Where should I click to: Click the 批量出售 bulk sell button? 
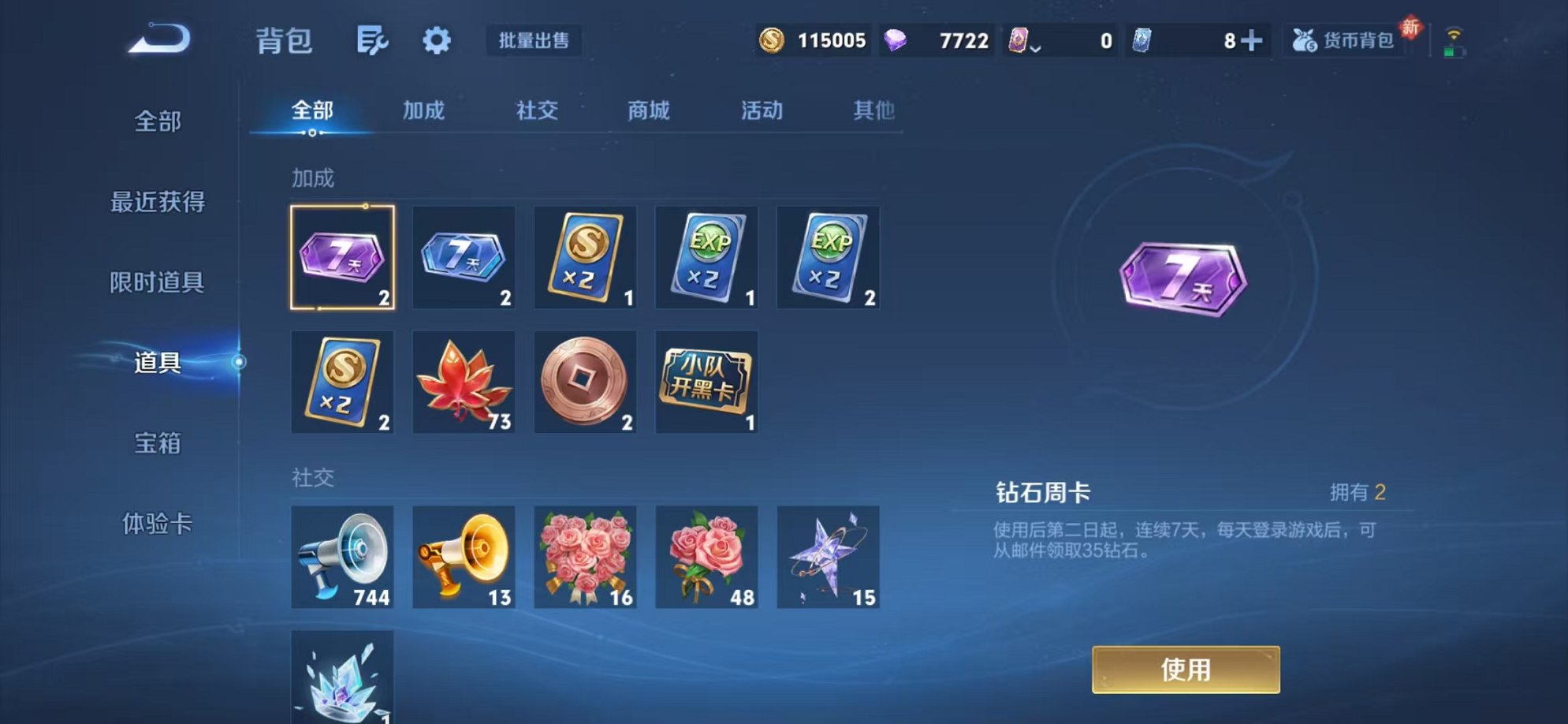533,41
